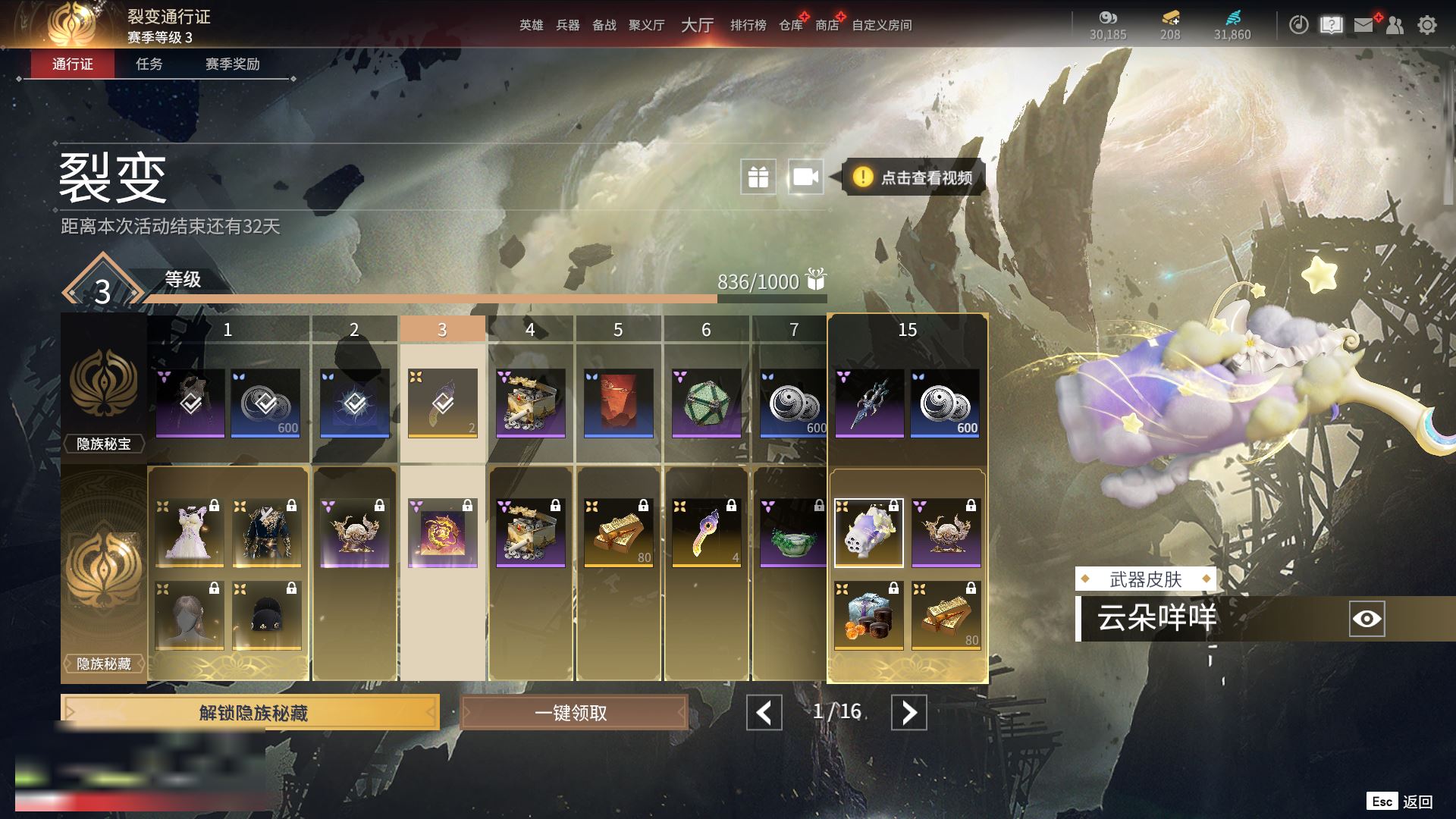
Task: Claim all rewards with 一键领取
Action: [573, 713]
